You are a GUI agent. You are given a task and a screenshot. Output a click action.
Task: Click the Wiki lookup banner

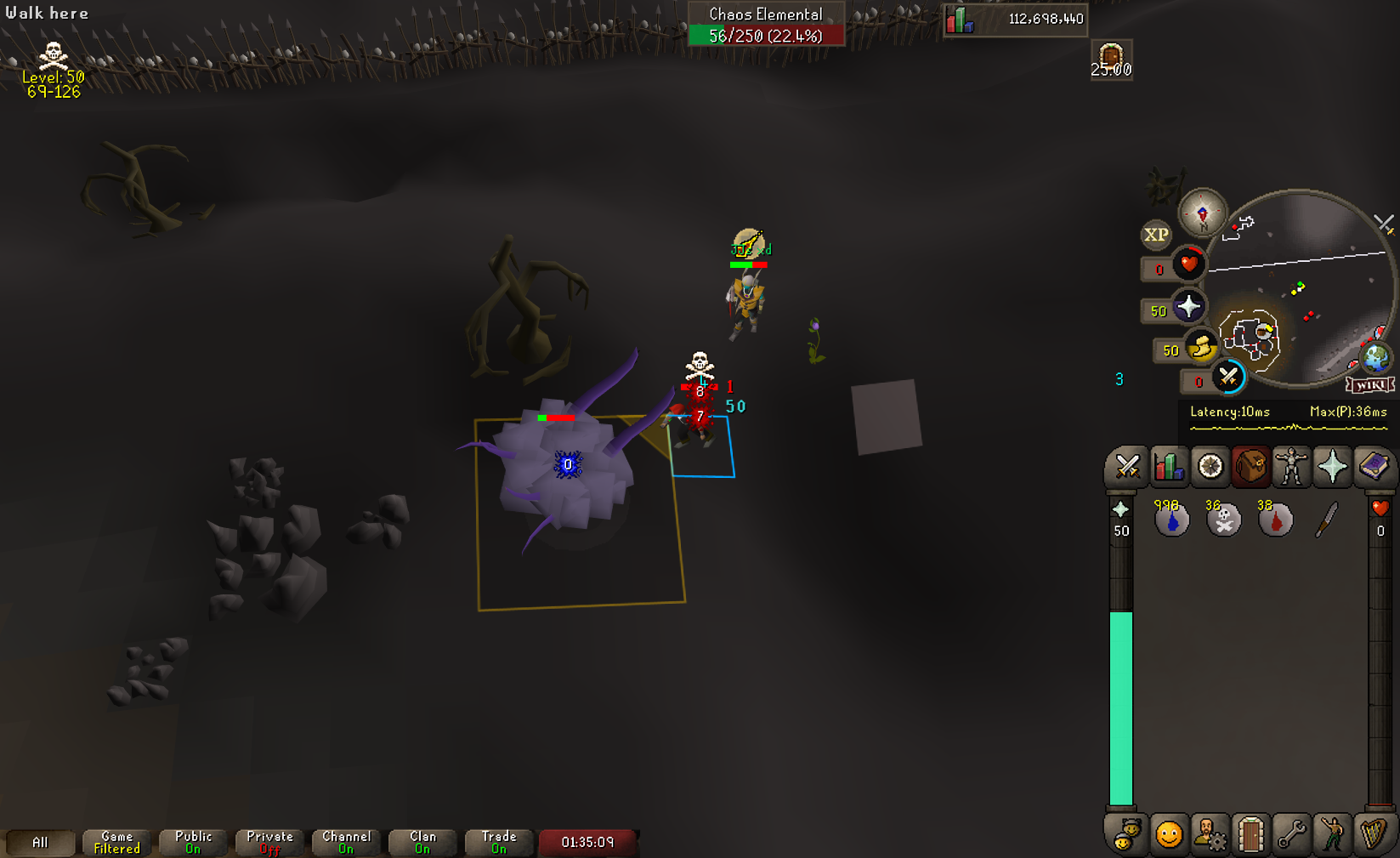click(1369, 385)
